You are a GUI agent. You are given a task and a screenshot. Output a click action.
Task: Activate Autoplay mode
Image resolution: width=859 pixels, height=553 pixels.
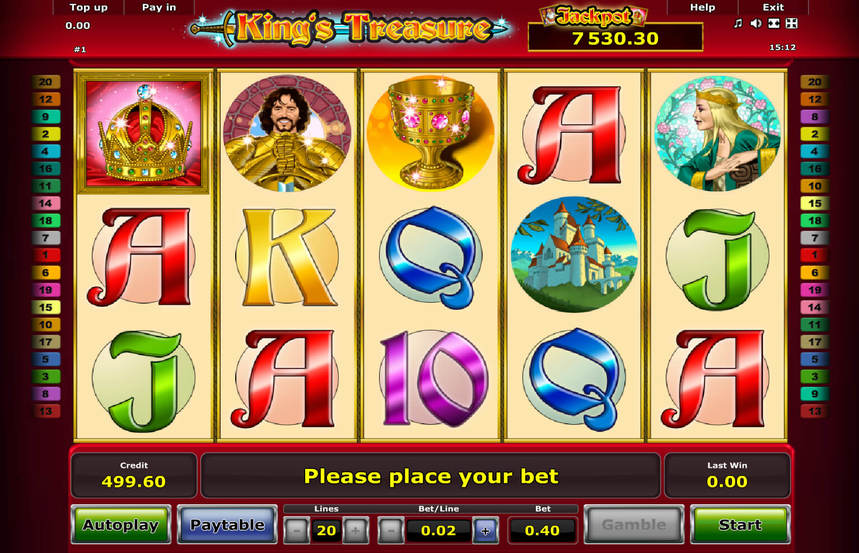click(119, 524)
